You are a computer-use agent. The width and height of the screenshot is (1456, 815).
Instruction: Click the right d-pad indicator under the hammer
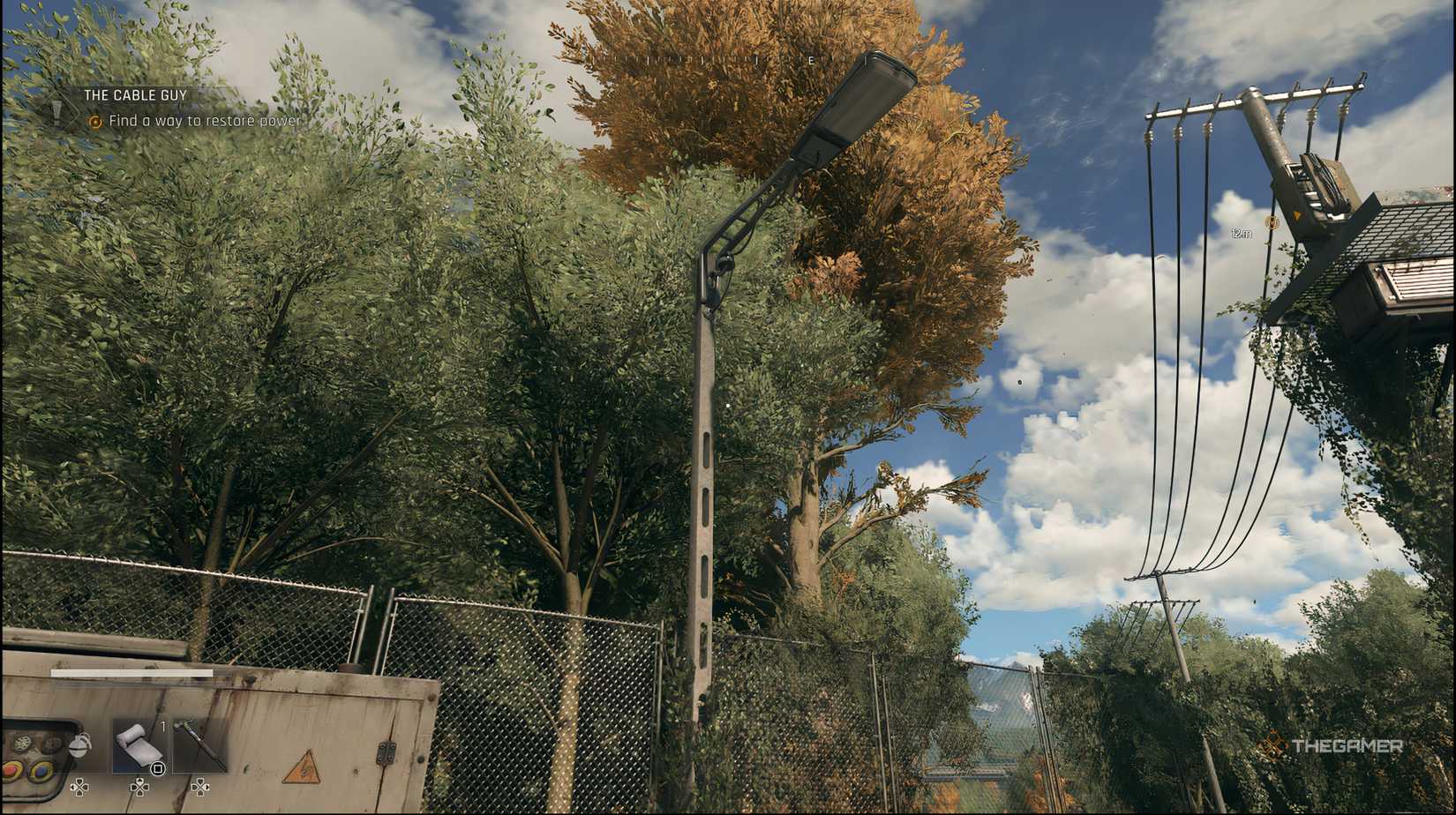(200, 788)
